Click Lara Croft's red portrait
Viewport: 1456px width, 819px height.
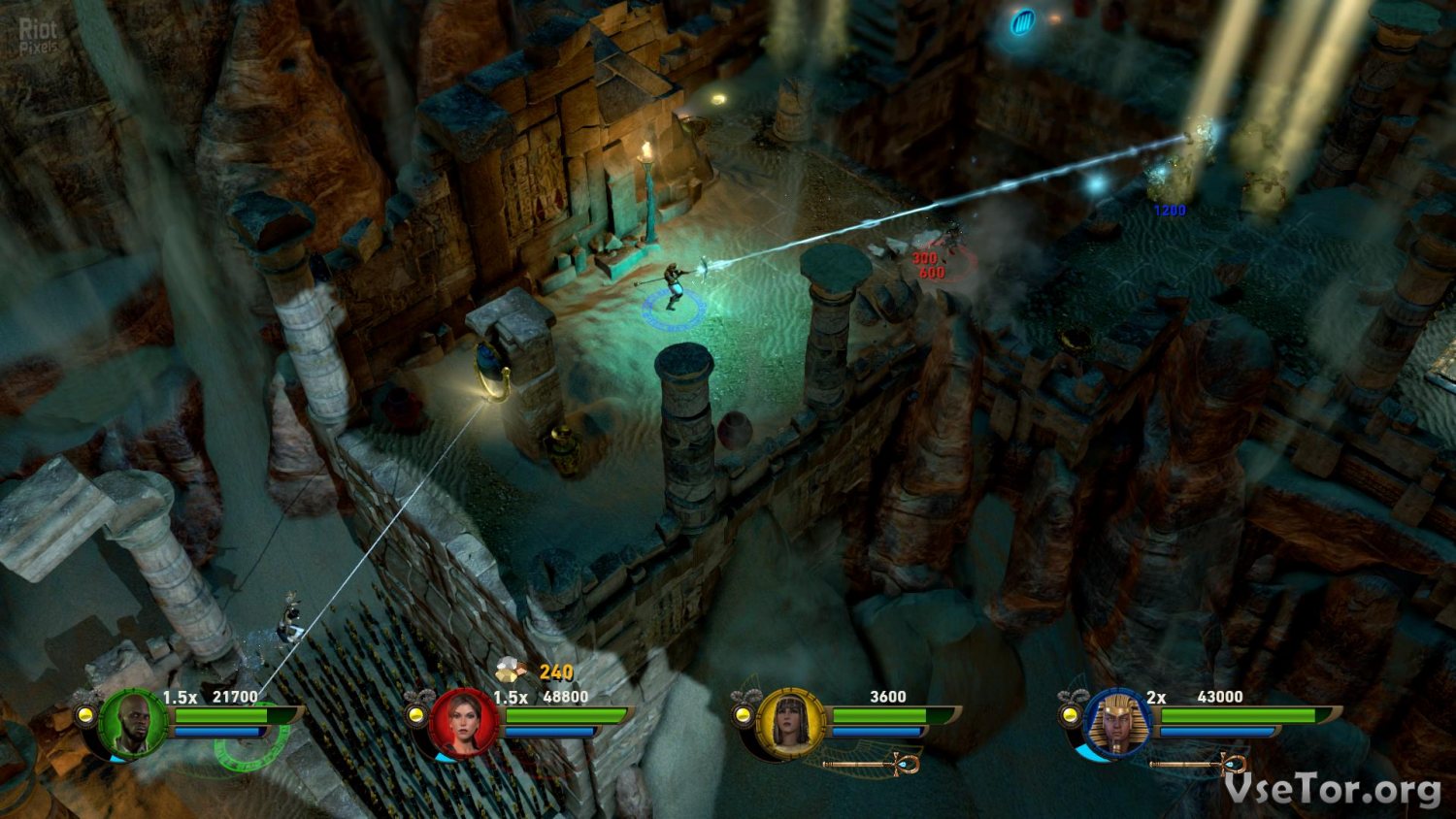(x=463, y=723)
